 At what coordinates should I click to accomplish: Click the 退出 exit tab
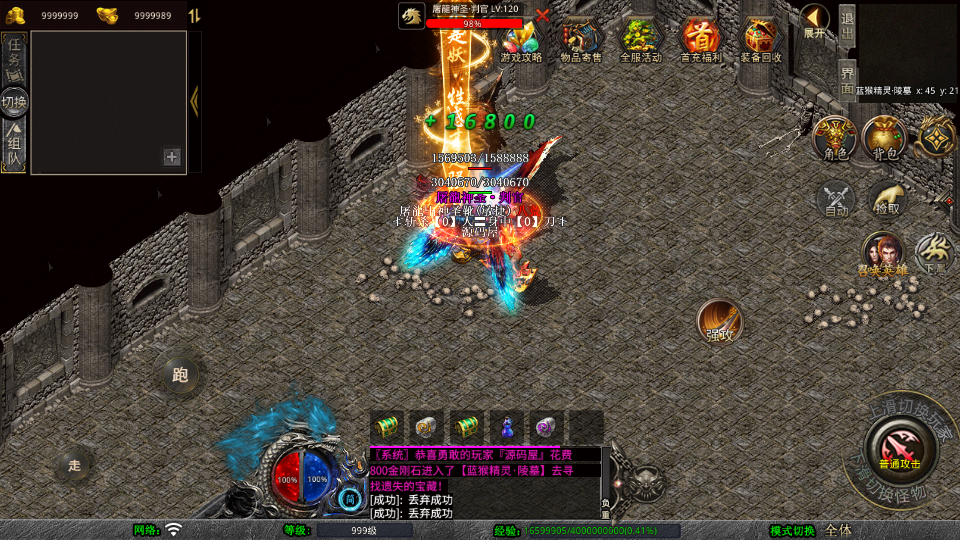(x=847, y=23)
